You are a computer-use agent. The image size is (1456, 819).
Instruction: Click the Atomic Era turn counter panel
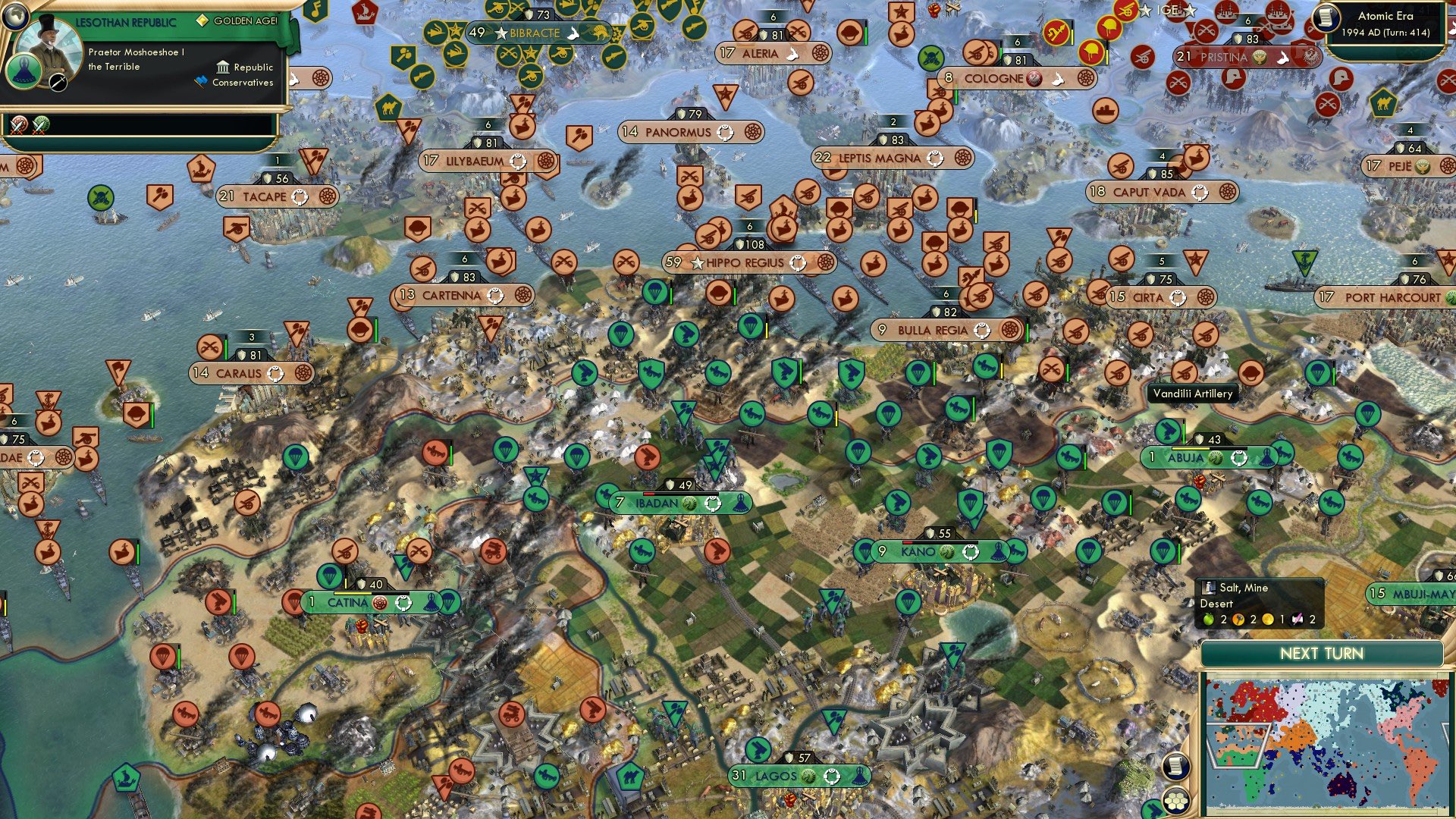(1390, 23)
